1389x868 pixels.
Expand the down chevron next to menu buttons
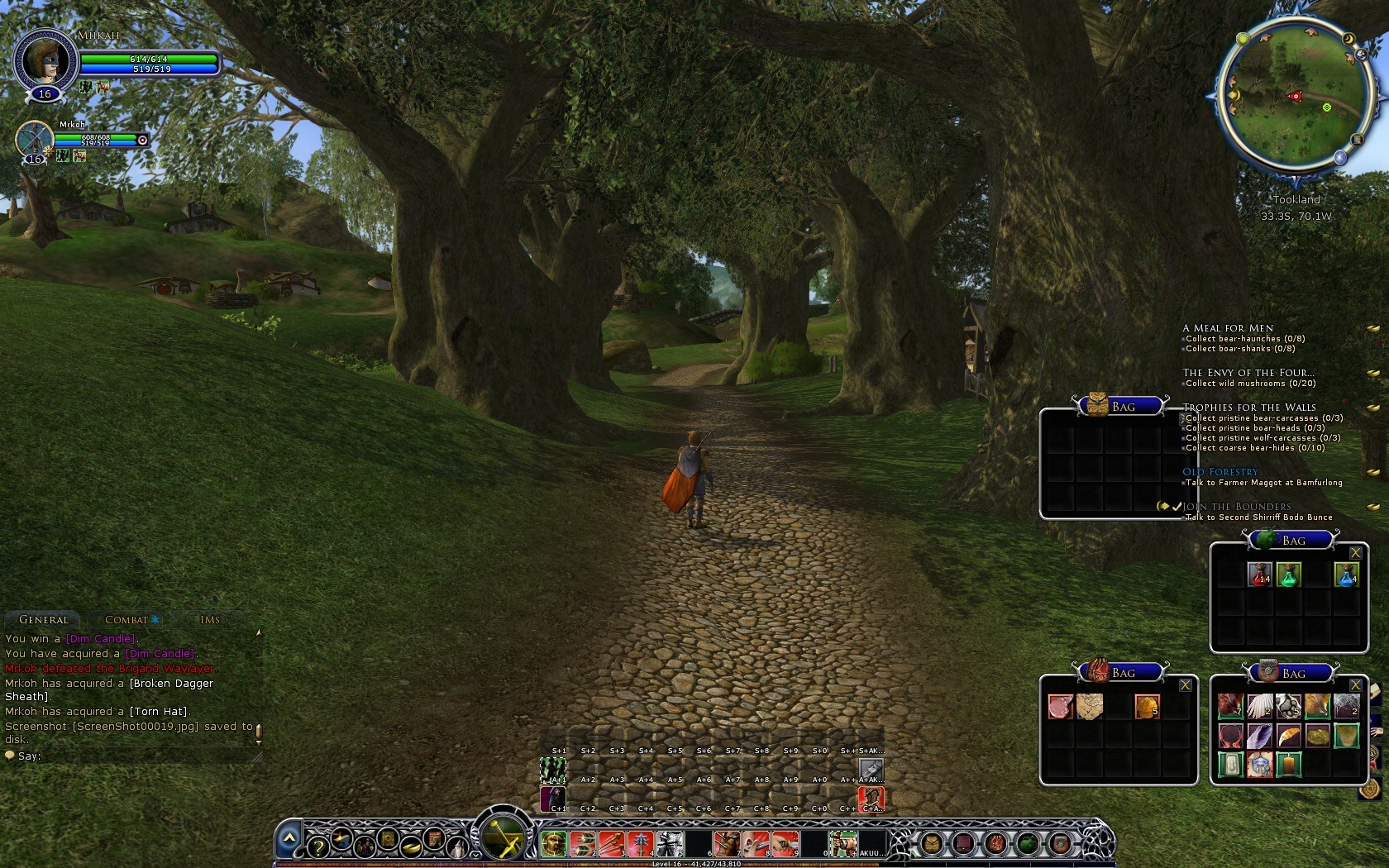[475, 853]
